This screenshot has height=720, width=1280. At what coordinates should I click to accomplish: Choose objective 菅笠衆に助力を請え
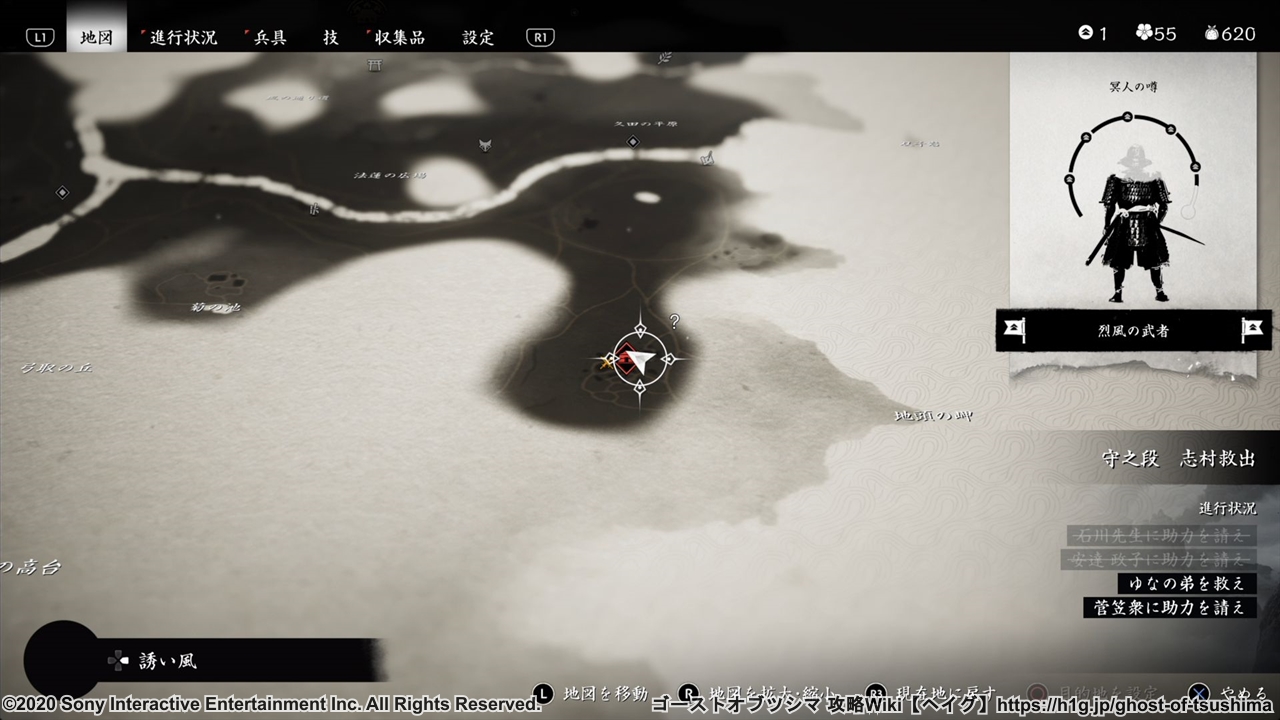click(1170, 606)
